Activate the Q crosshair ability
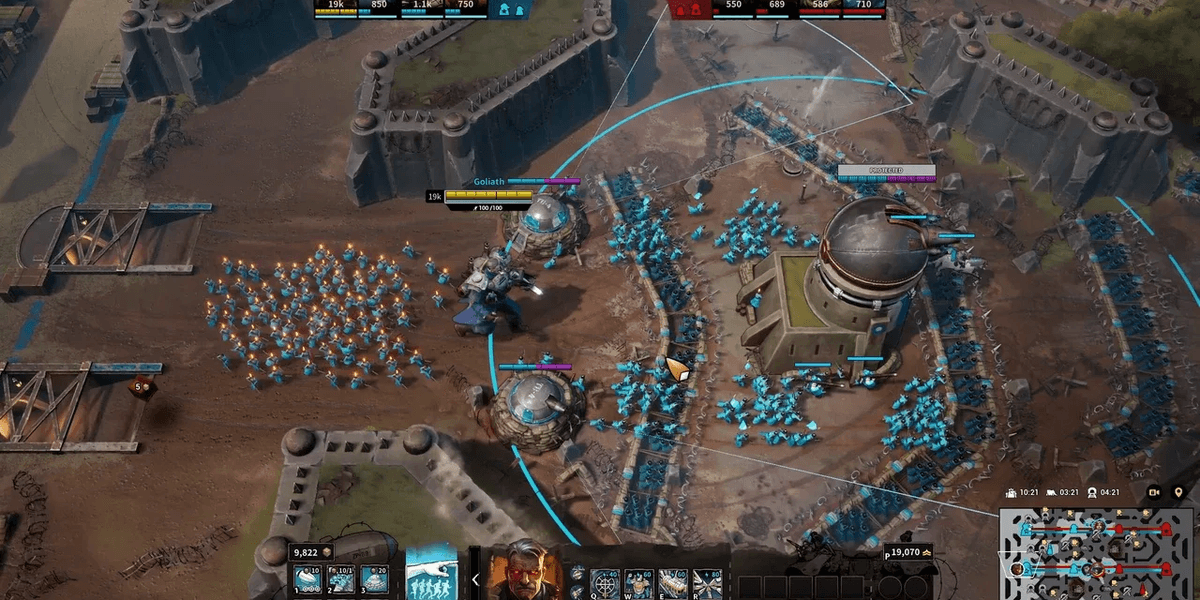This screenshot has width=1200, height=600. (605, 582)
